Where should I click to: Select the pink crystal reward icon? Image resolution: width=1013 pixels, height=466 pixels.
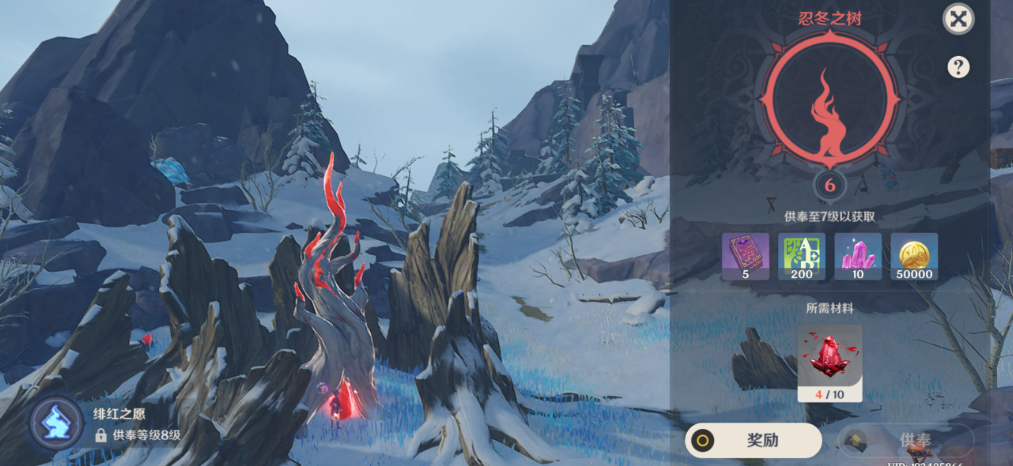pos(858,257)
